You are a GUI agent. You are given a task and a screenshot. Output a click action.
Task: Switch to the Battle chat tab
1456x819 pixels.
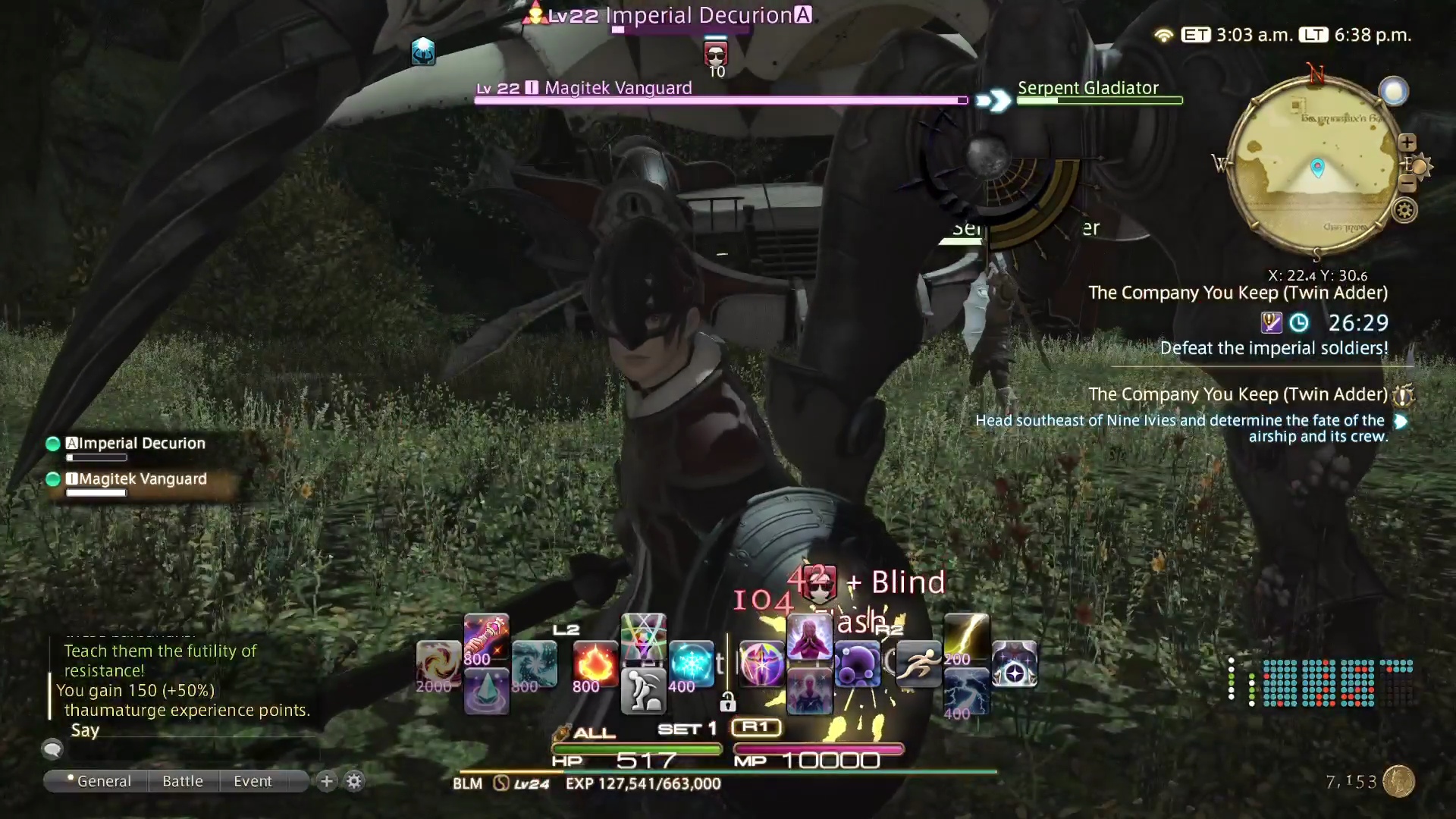(x=182, y=781)
